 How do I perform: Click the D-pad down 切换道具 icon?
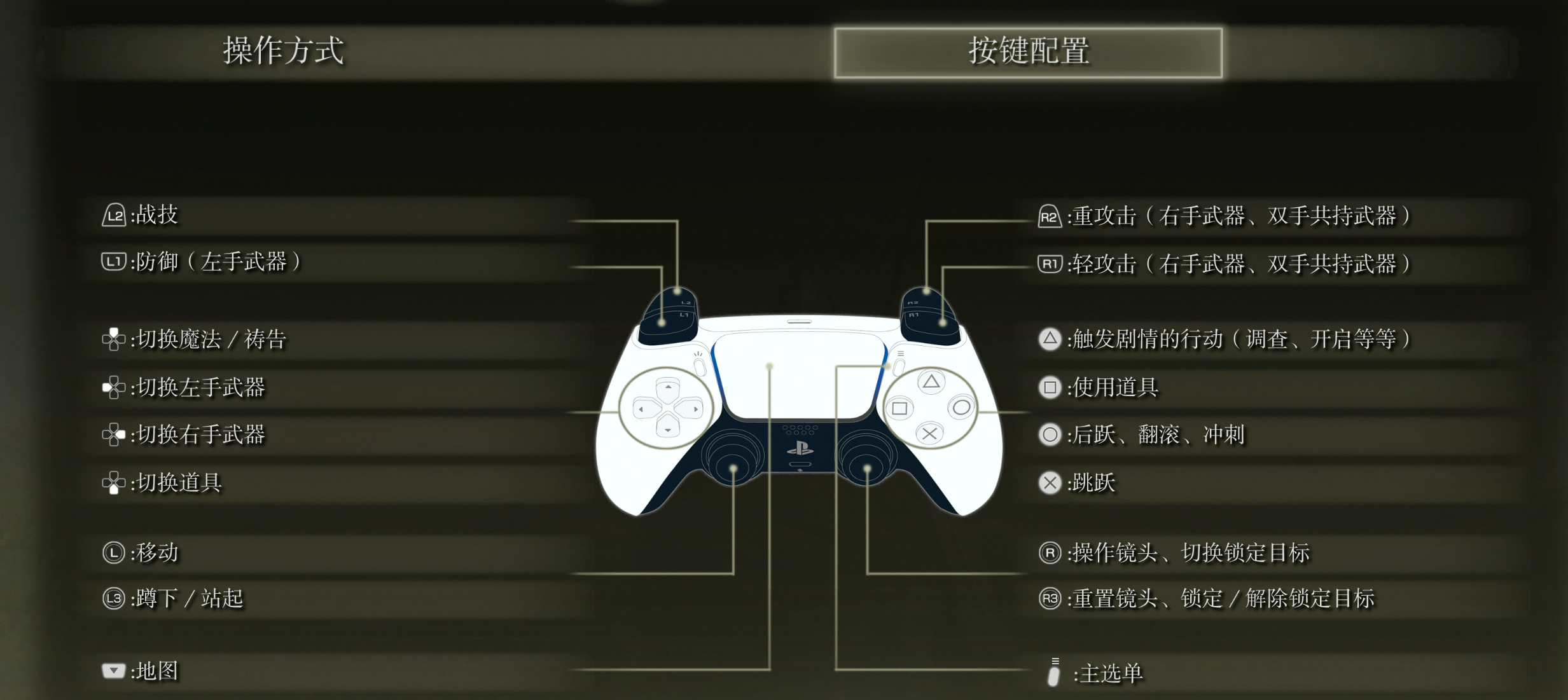(113, 483)
